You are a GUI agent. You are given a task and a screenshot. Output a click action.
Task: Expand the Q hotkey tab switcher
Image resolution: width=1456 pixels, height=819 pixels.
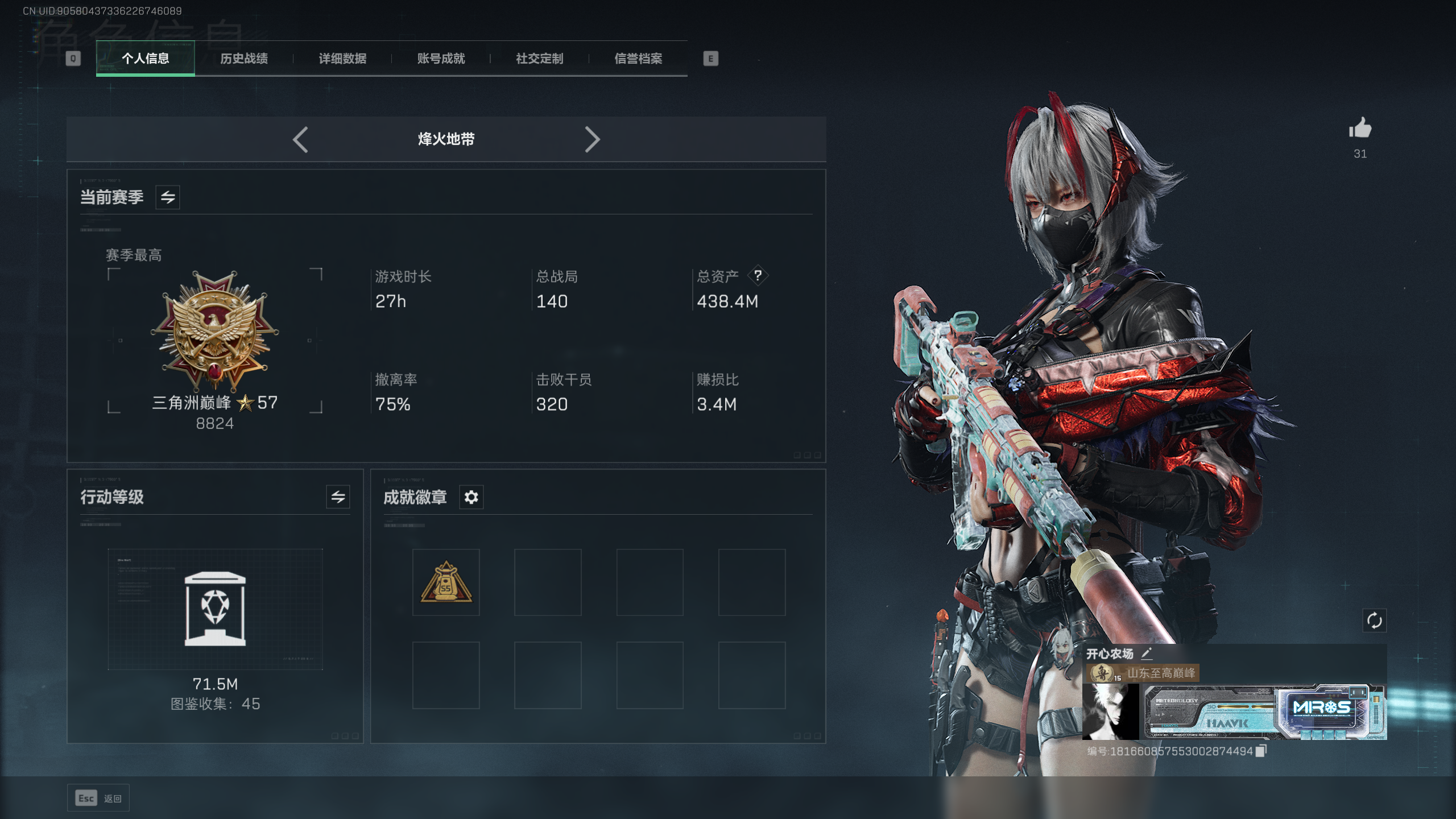[x=73, y=59]
